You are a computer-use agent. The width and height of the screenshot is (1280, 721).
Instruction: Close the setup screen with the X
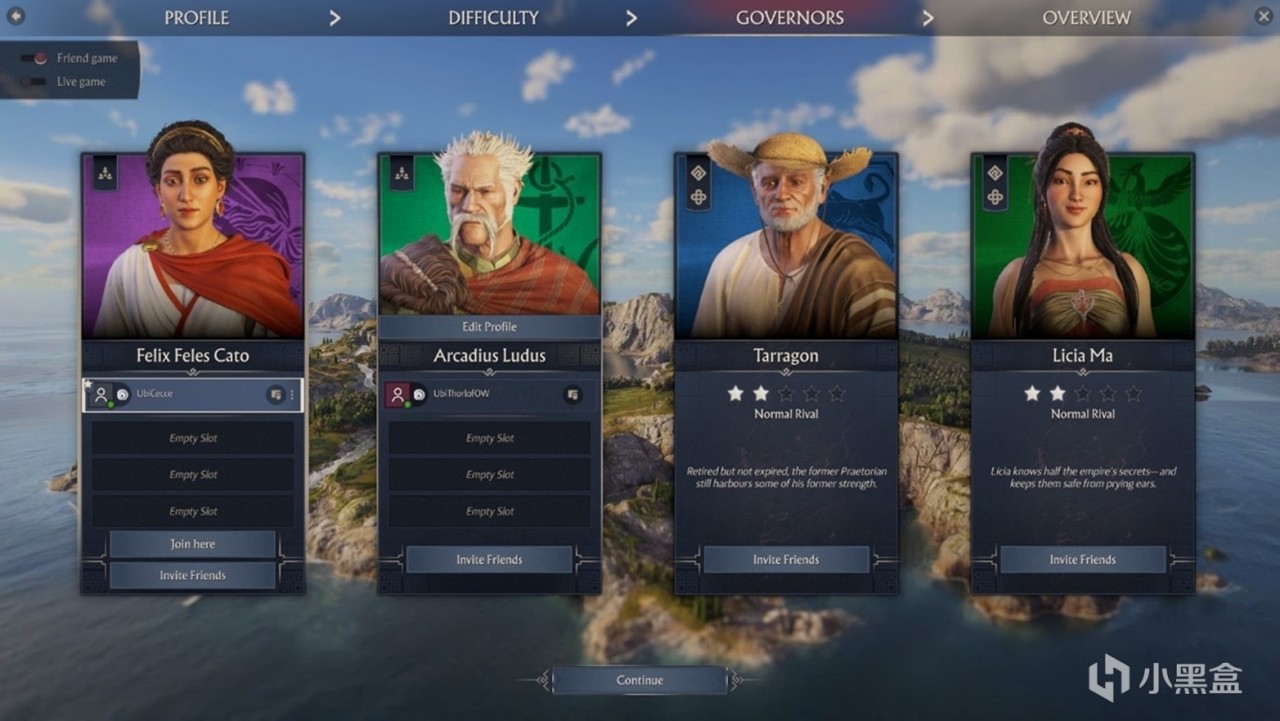point(1263,16)
